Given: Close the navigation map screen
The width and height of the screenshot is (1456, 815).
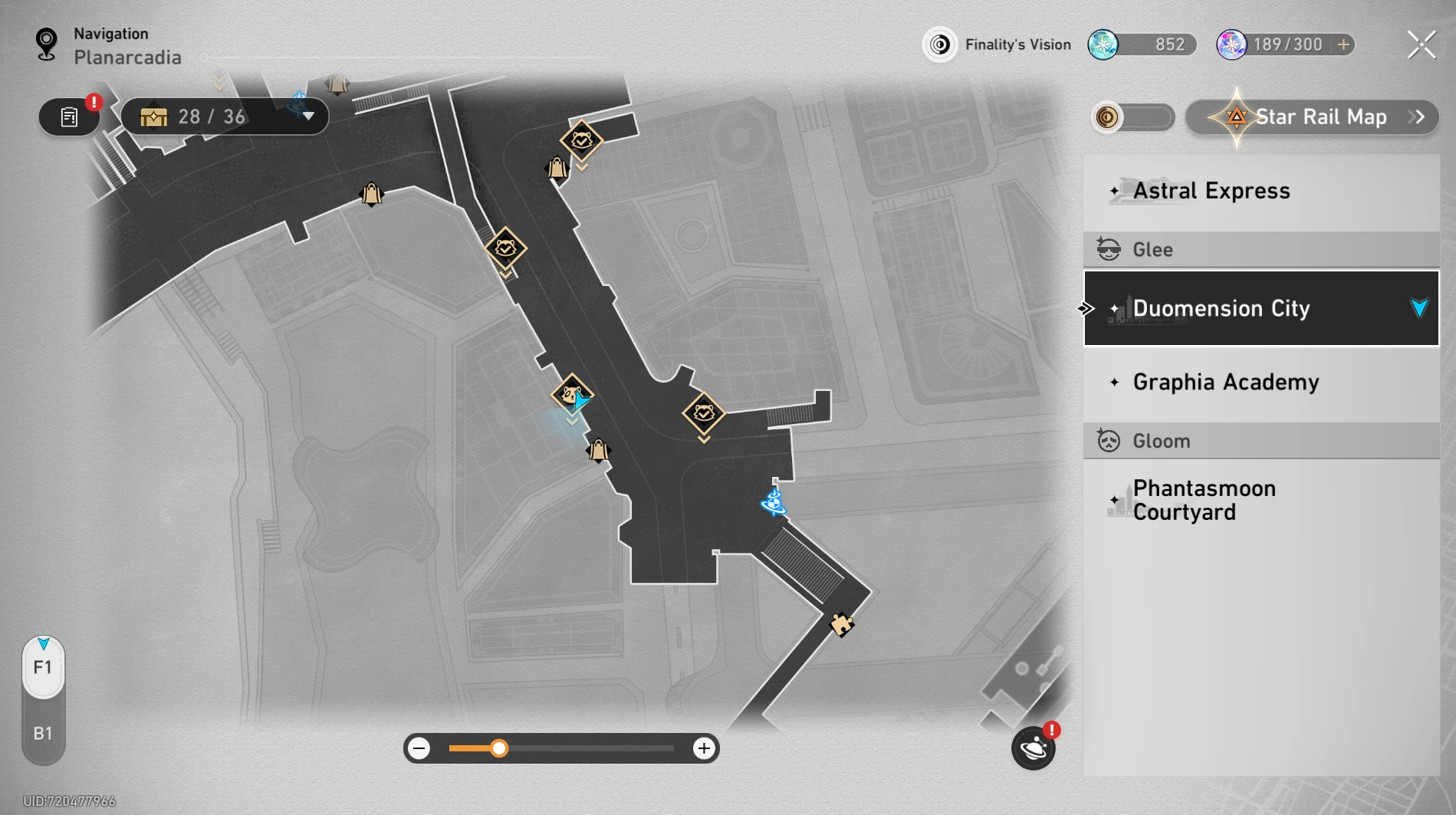Looking at the screenshot, I should [x=1421, y=45].
